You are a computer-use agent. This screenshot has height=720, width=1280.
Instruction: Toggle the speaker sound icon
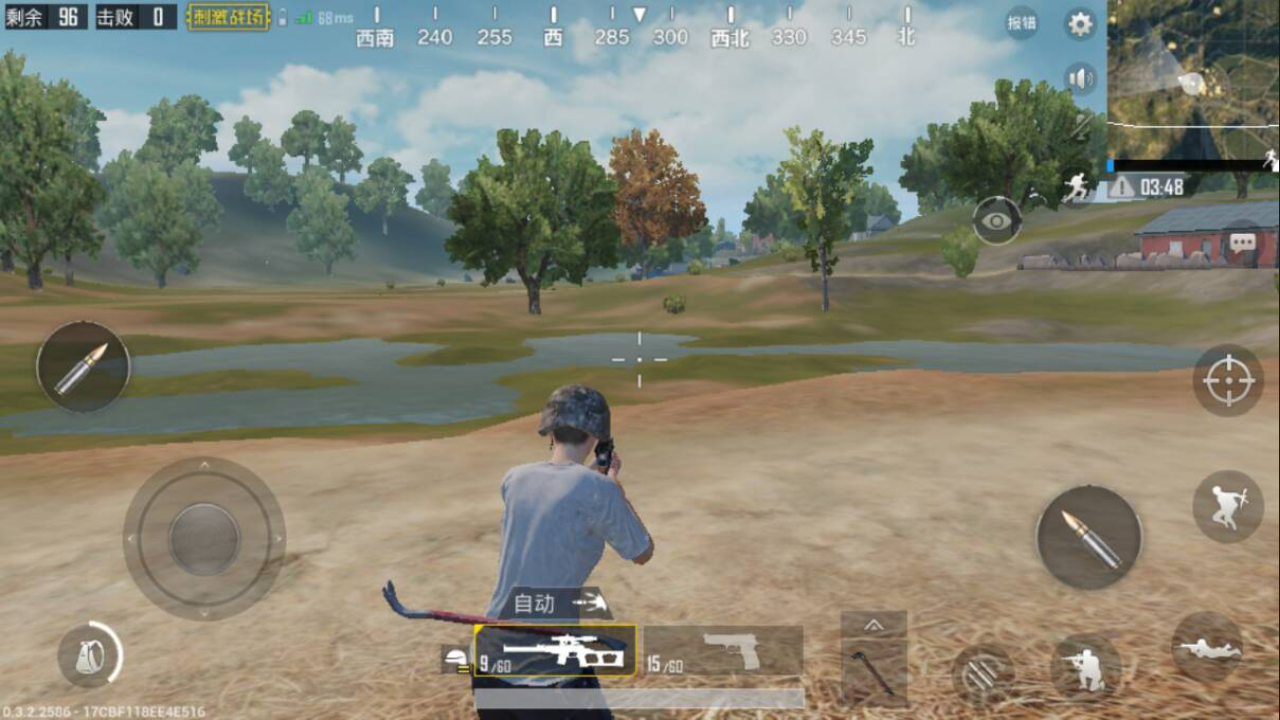[1079, 78]
